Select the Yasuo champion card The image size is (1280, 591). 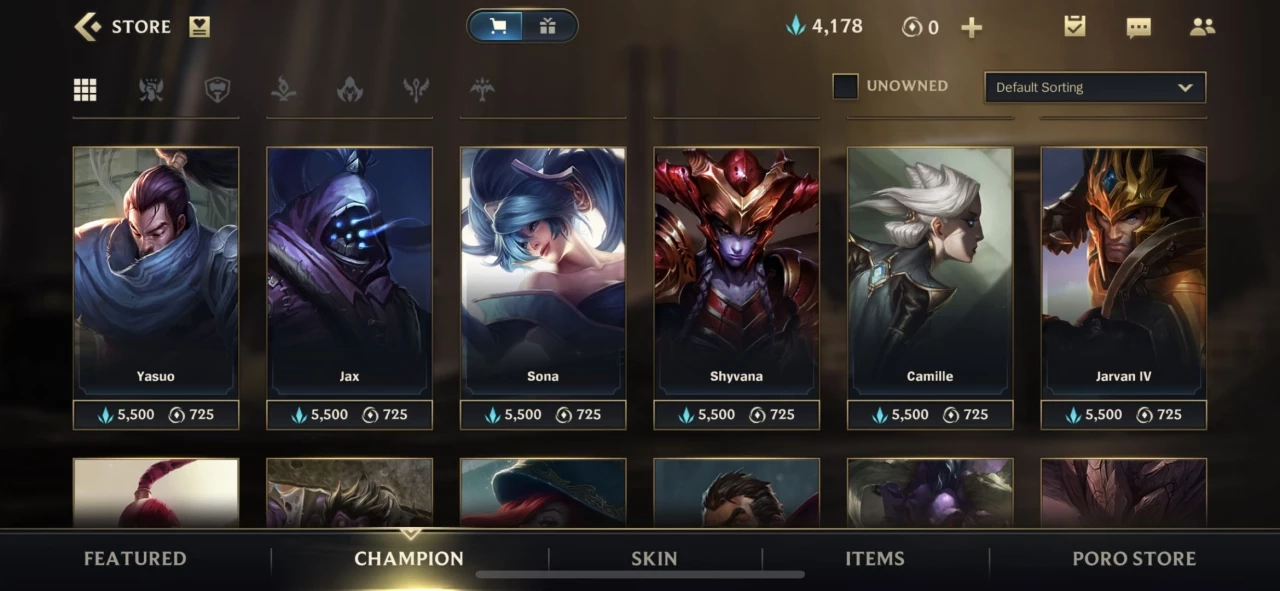(x=156, y=270)
